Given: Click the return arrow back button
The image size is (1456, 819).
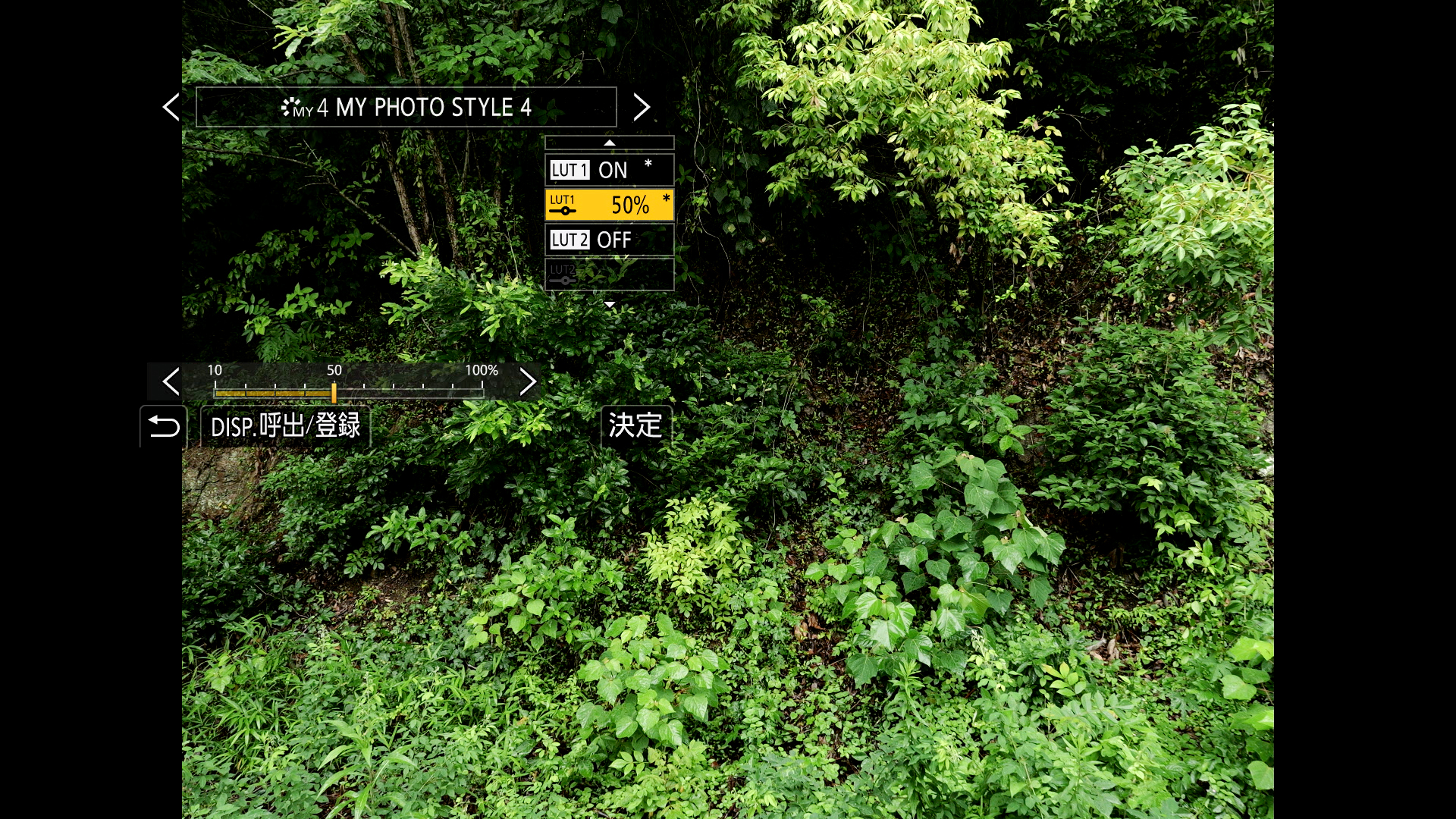Looking at the screenshot, I should (x=164, y=426).
